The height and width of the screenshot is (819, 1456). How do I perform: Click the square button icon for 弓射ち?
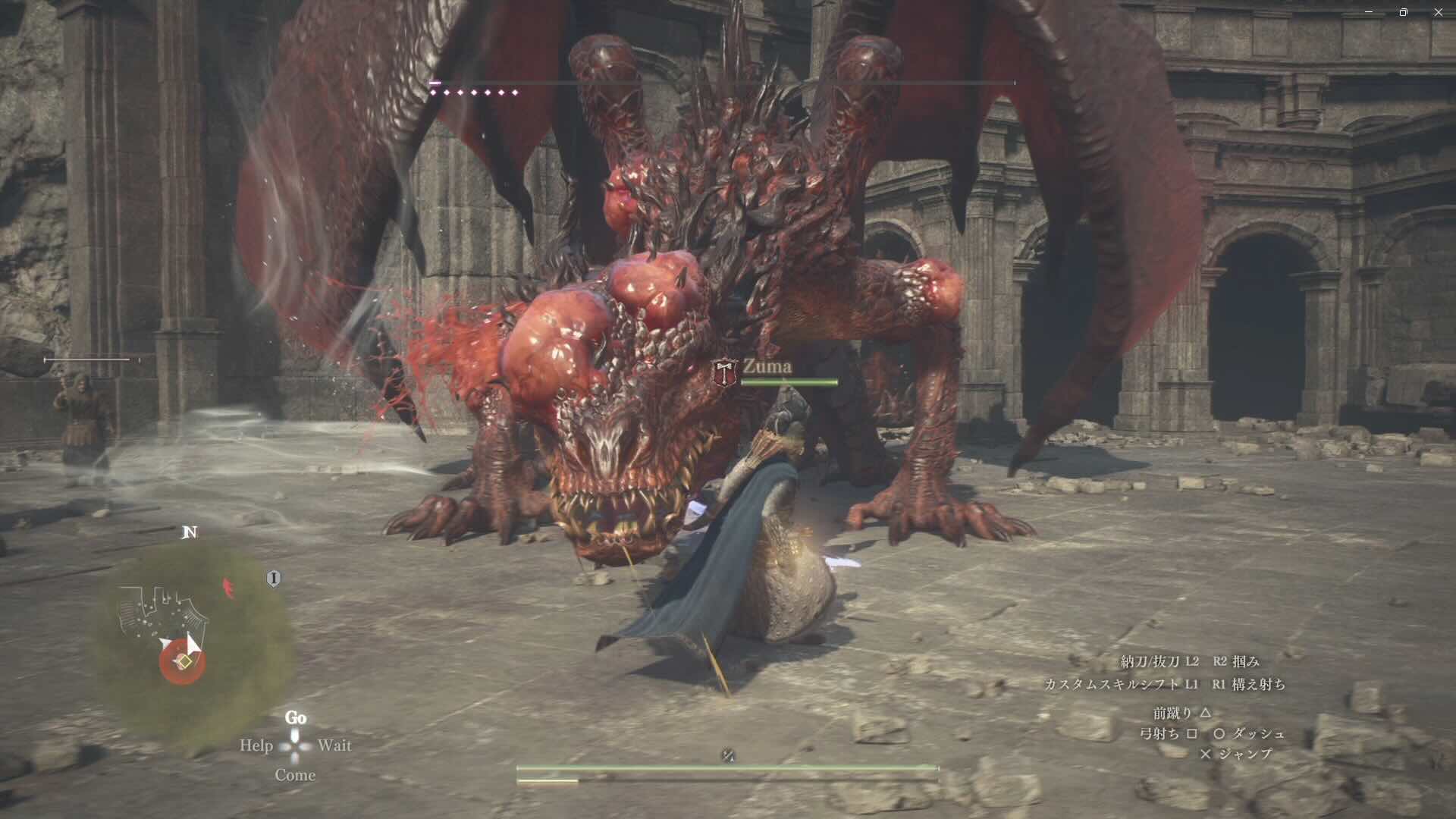[x=1193, y=735]
